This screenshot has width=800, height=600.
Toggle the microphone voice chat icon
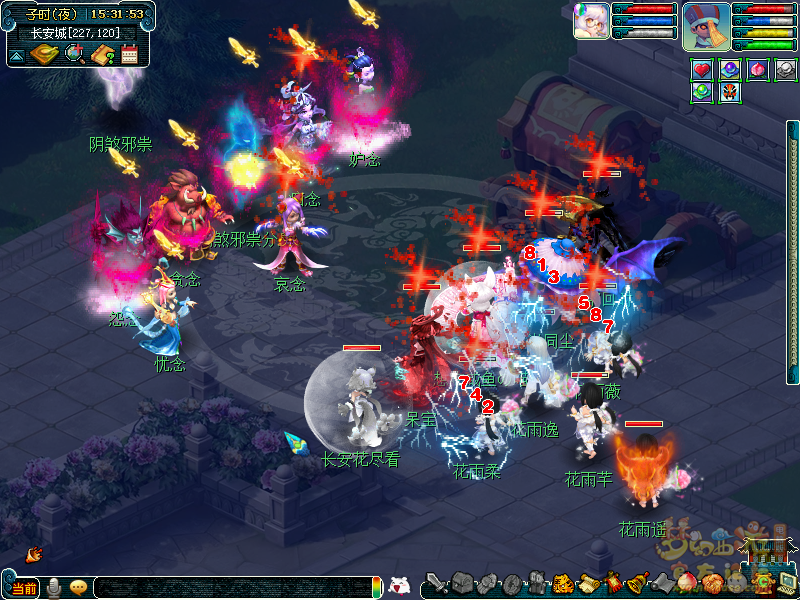click(54, 587)
